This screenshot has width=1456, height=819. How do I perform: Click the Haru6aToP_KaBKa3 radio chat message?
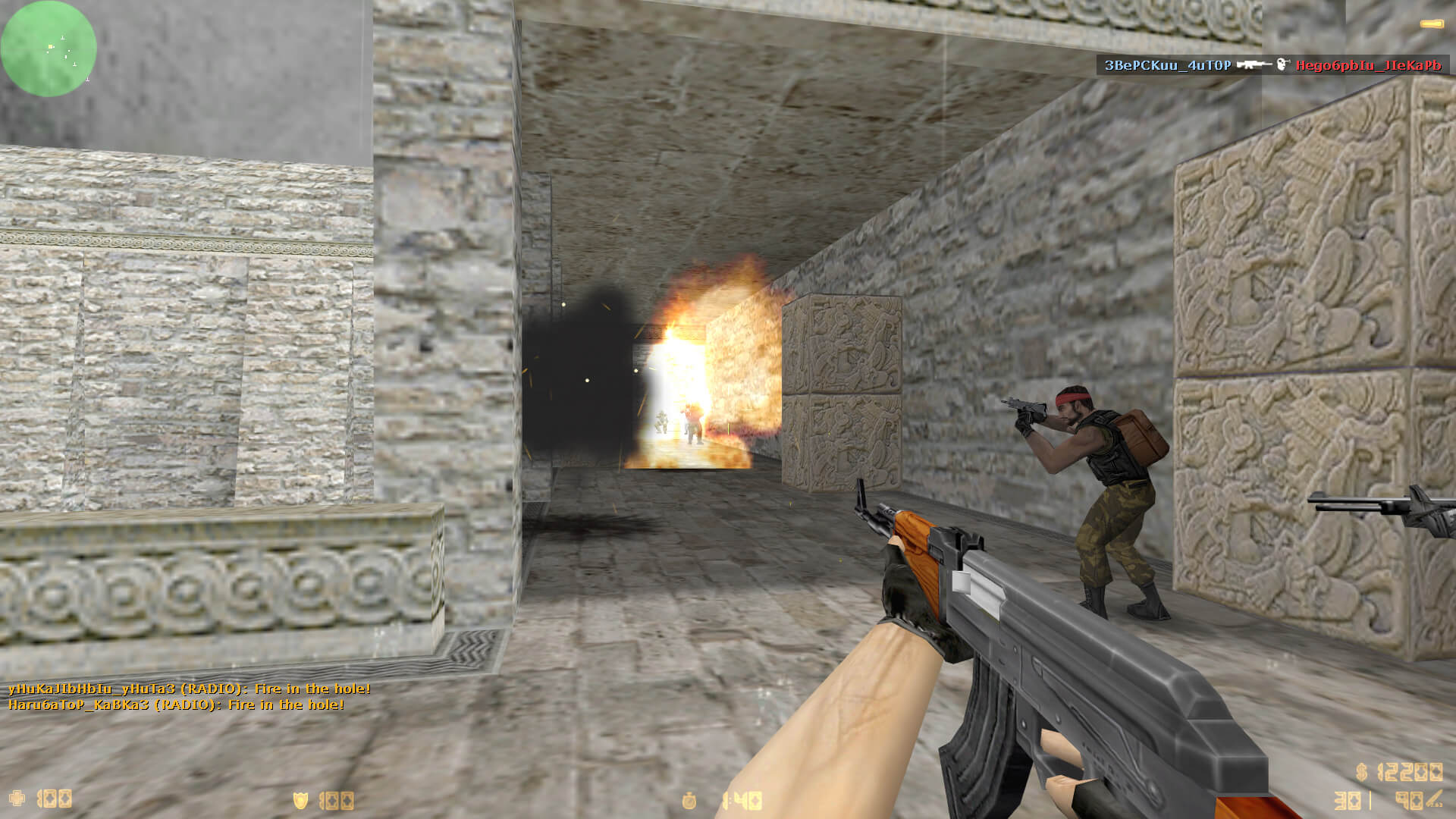(176, 704)
